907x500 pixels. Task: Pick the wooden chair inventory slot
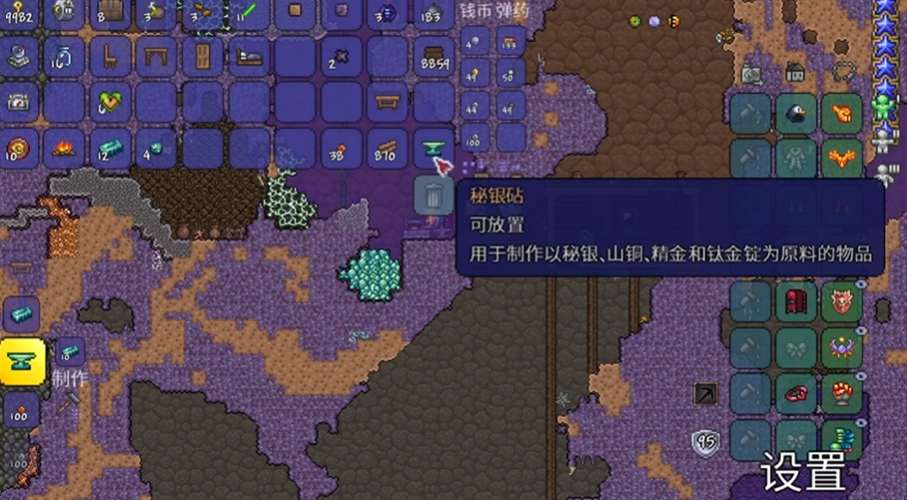pyautogui.click(x=112, y=55)
